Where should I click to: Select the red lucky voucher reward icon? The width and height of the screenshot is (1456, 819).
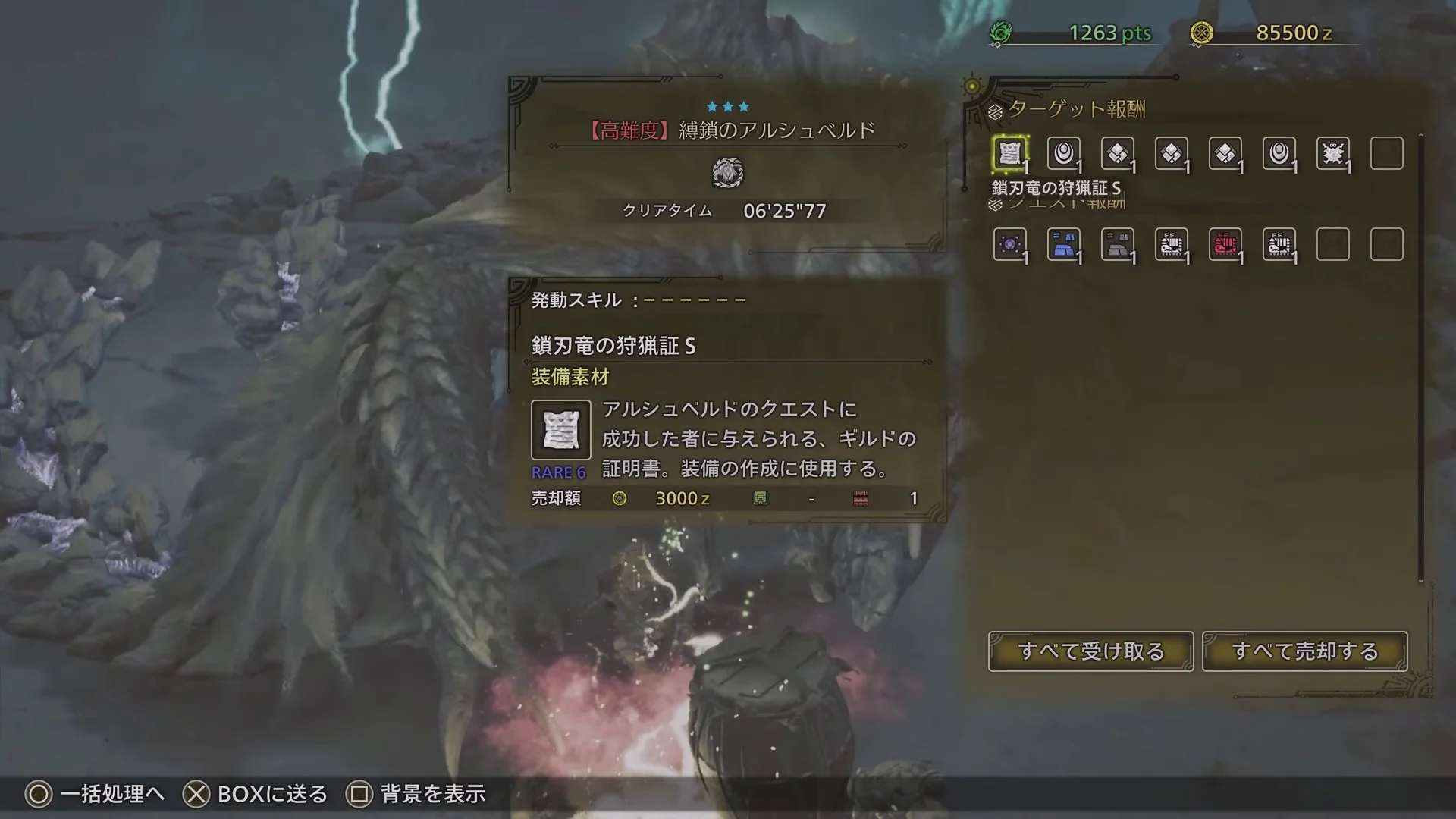coord(1226,245)
